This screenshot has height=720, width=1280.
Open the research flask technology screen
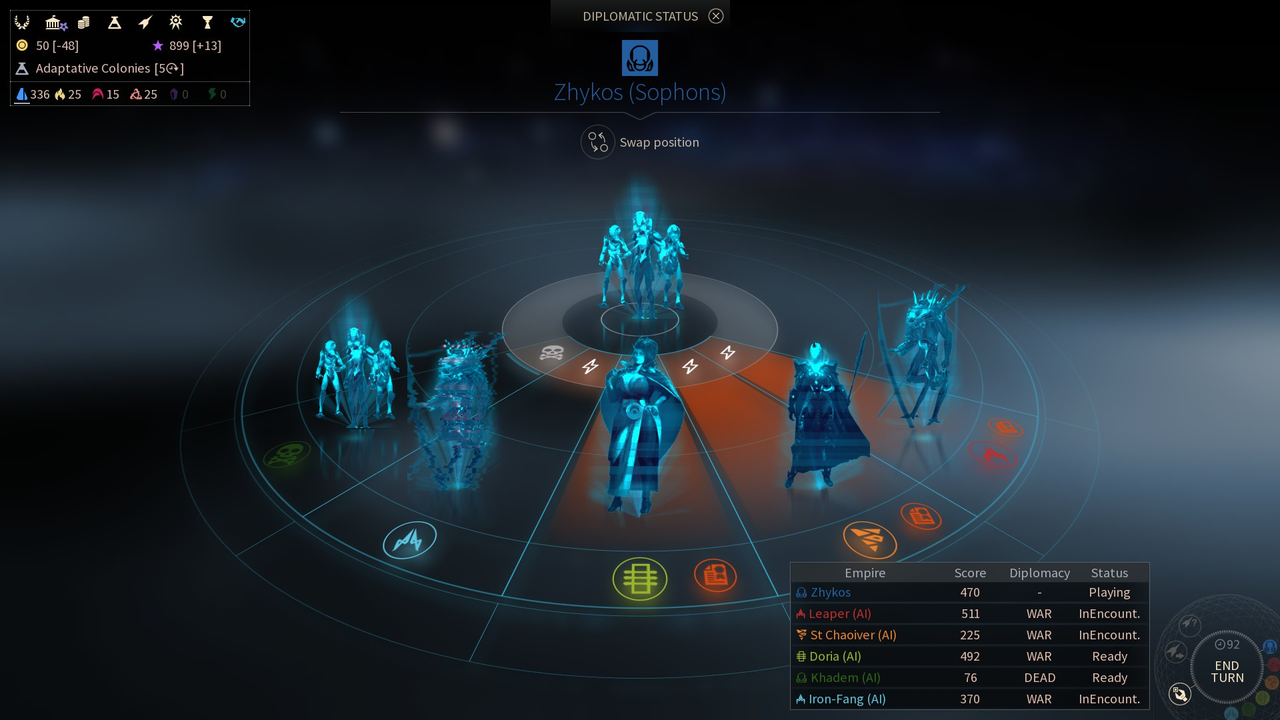click(114, 22)
